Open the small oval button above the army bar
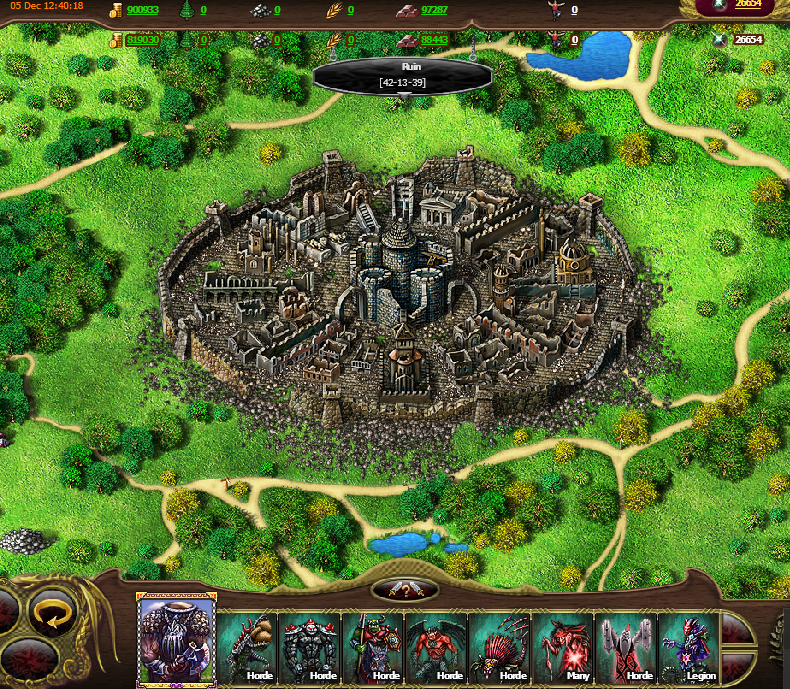The image size is (790, 689). pos(404,590)
